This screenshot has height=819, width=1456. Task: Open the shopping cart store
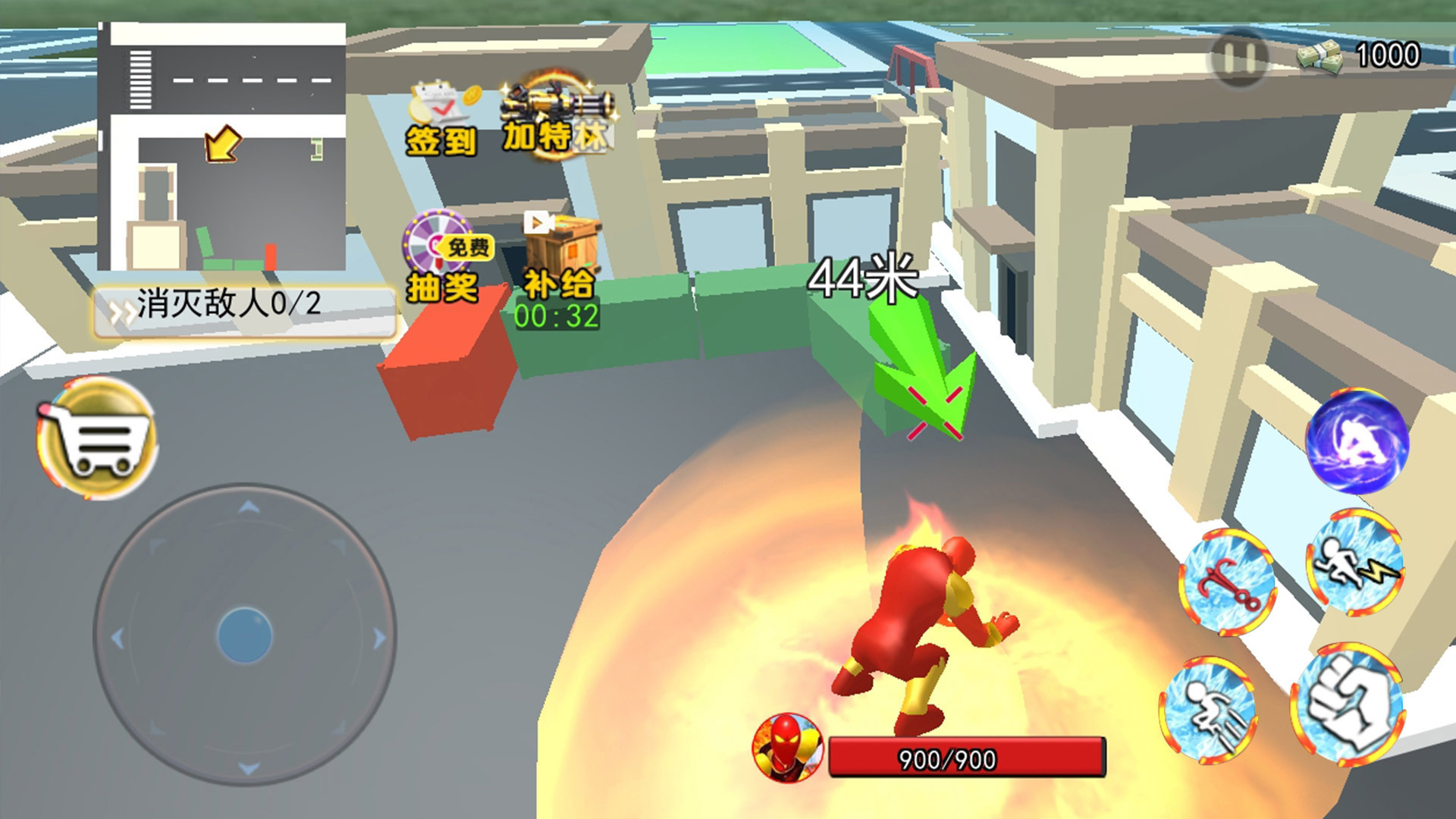[97, 438]
